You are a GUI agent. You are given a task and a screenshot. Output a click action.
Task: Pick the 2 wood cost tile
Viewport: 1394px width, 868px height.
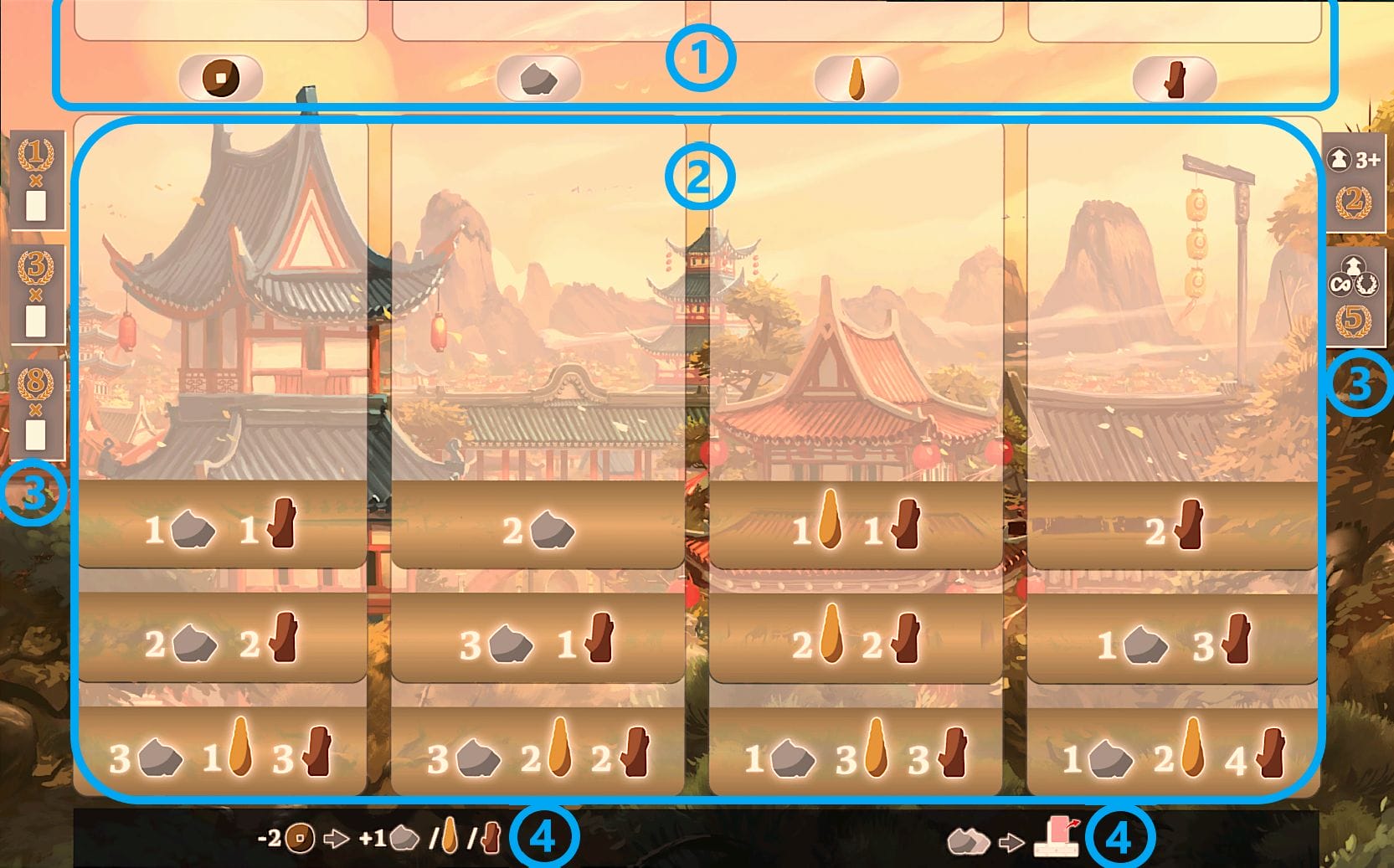(1173, 529)
